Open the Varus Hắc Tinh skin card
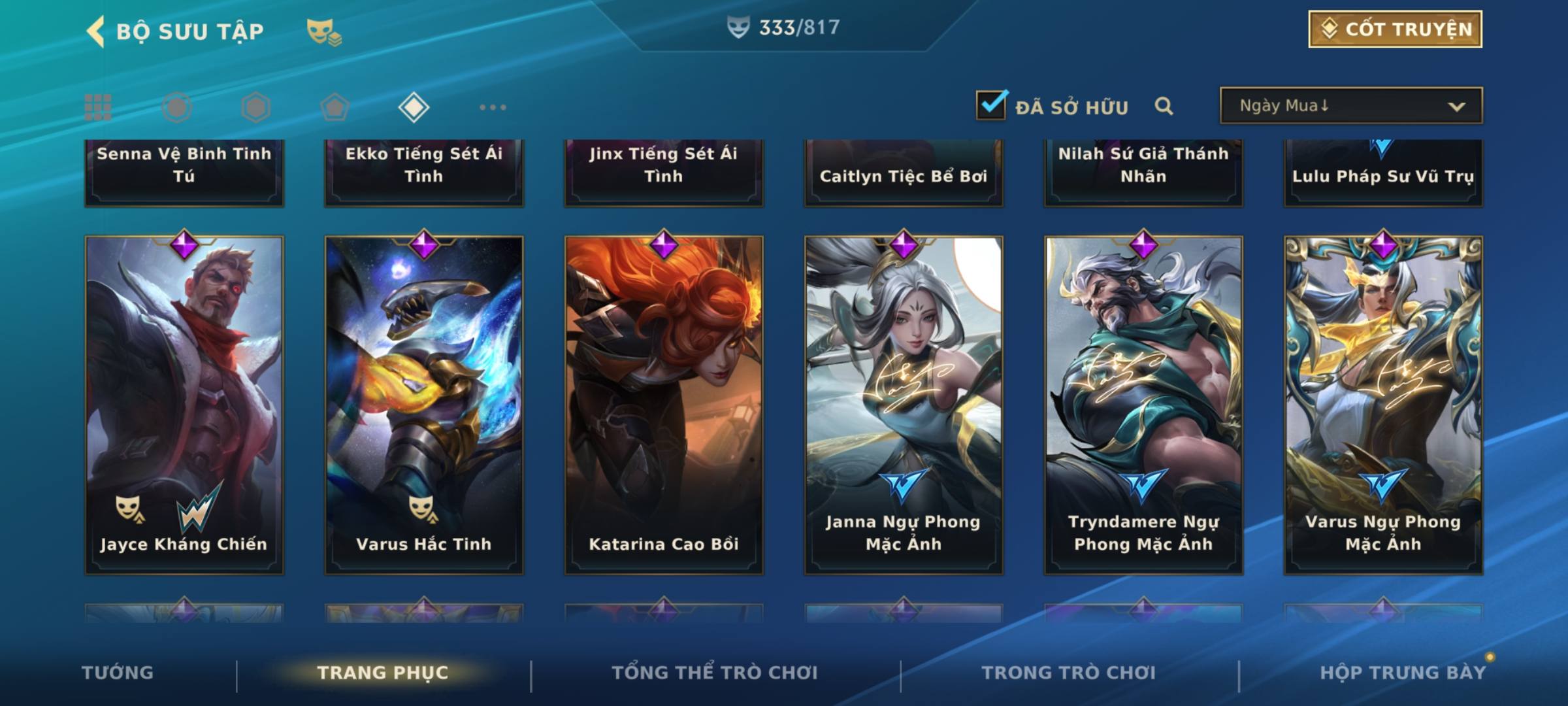Screen dimensions: 1568x706 click(x=424, y=405)
